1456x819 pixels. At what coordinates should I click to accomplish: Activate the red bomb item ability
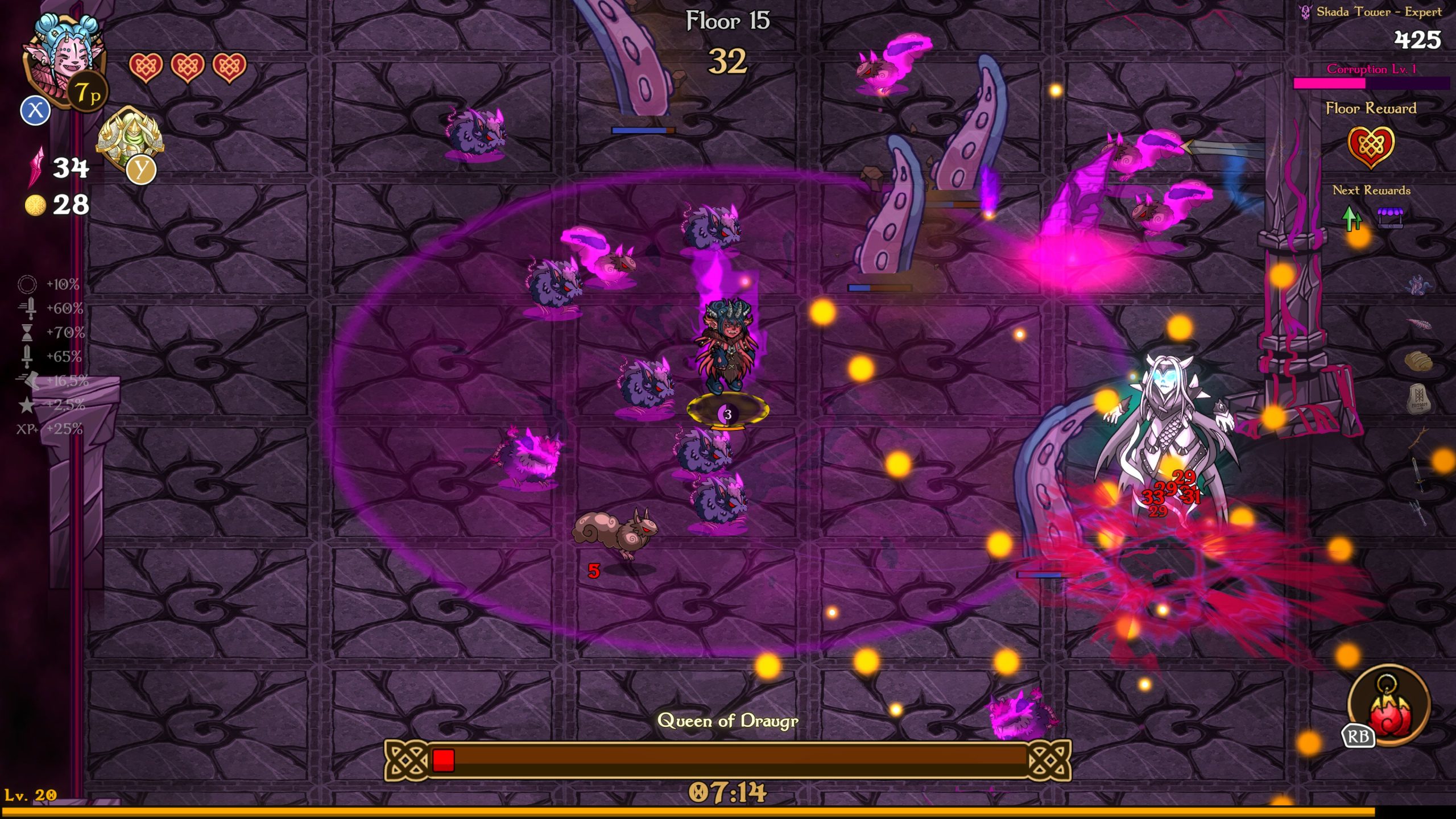(x=1389, y=706)
